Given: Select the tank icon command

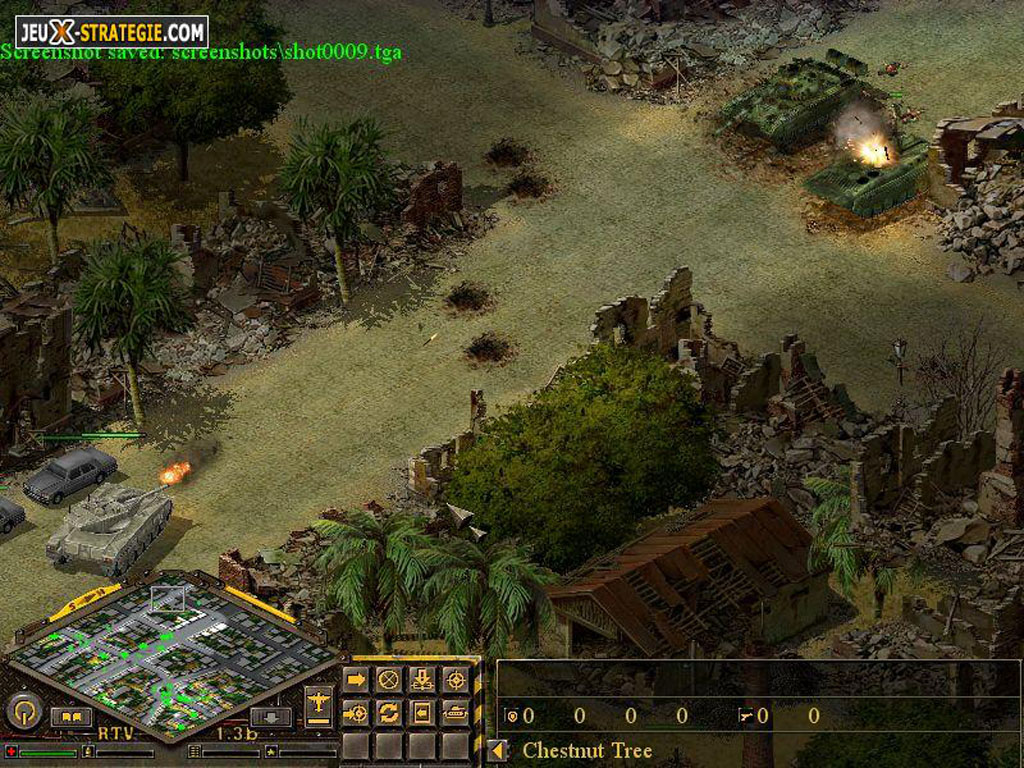Looking at the screenshot, I should pos(455,713).
